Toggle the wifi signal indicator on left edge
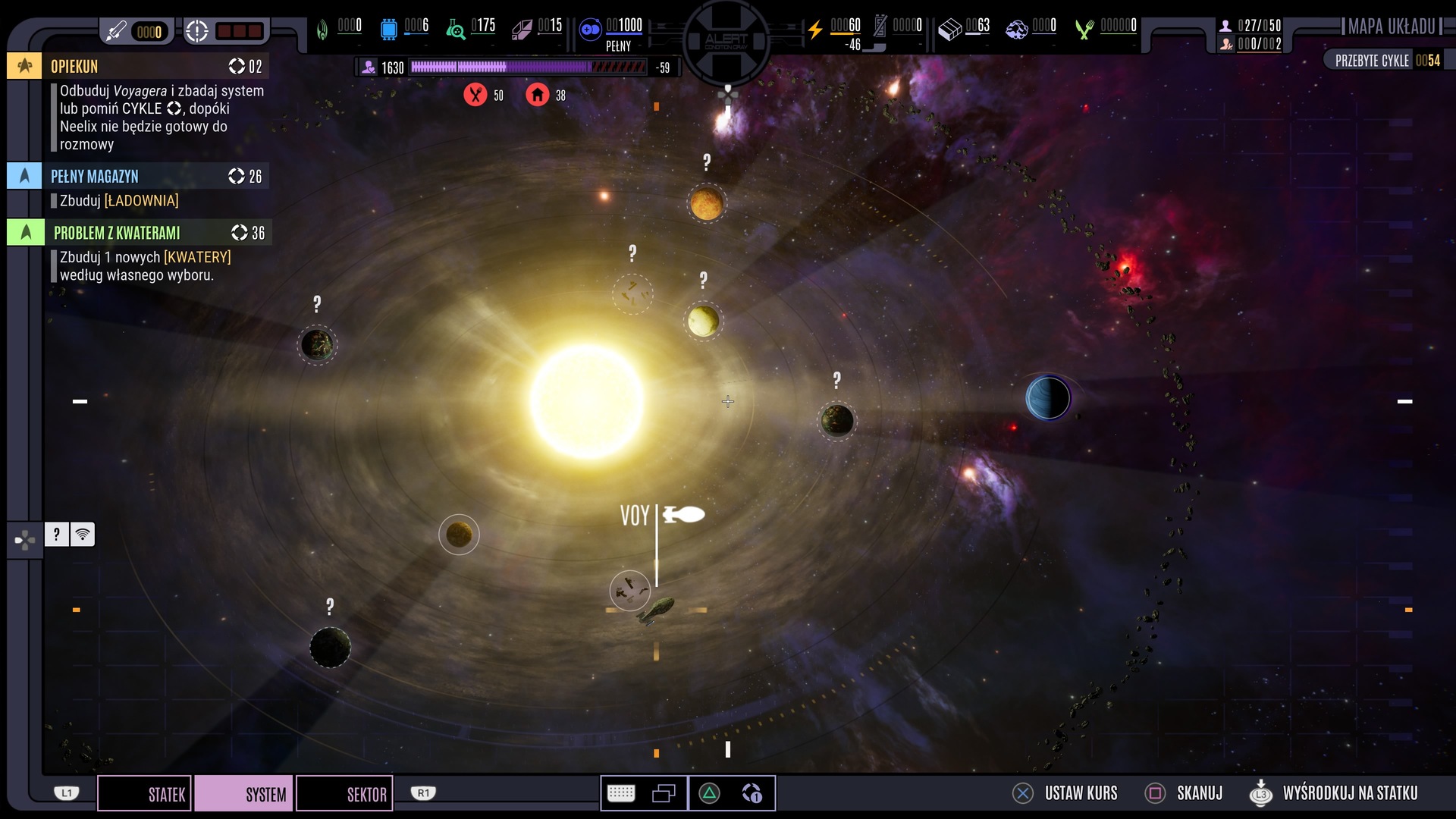This screenshot has width=1456, height=819. coord(83,535)
